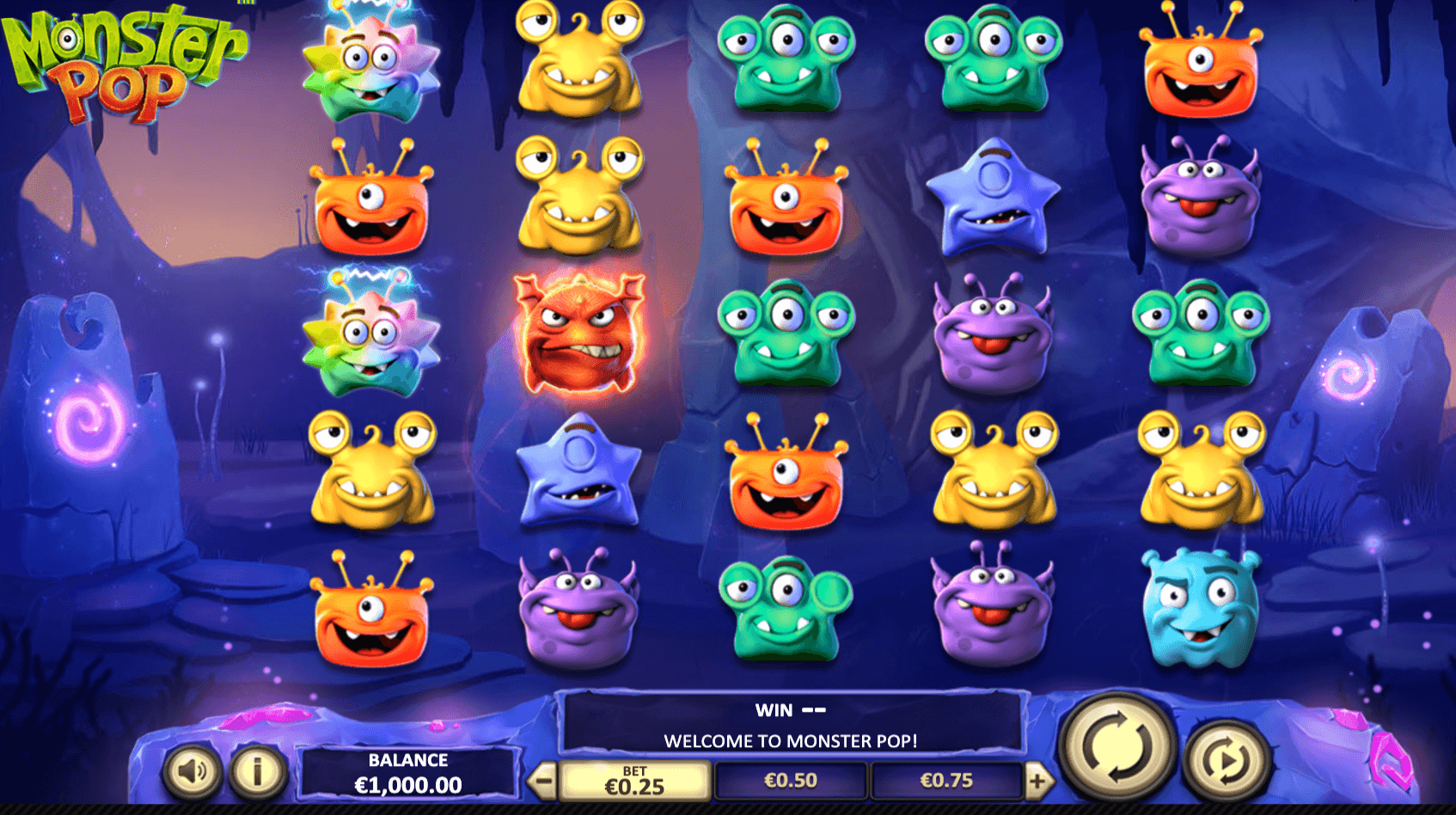Screen dimensions: 1456x815
Task: Decrease the bet with the minus arrow
Action: click(543, 781)
